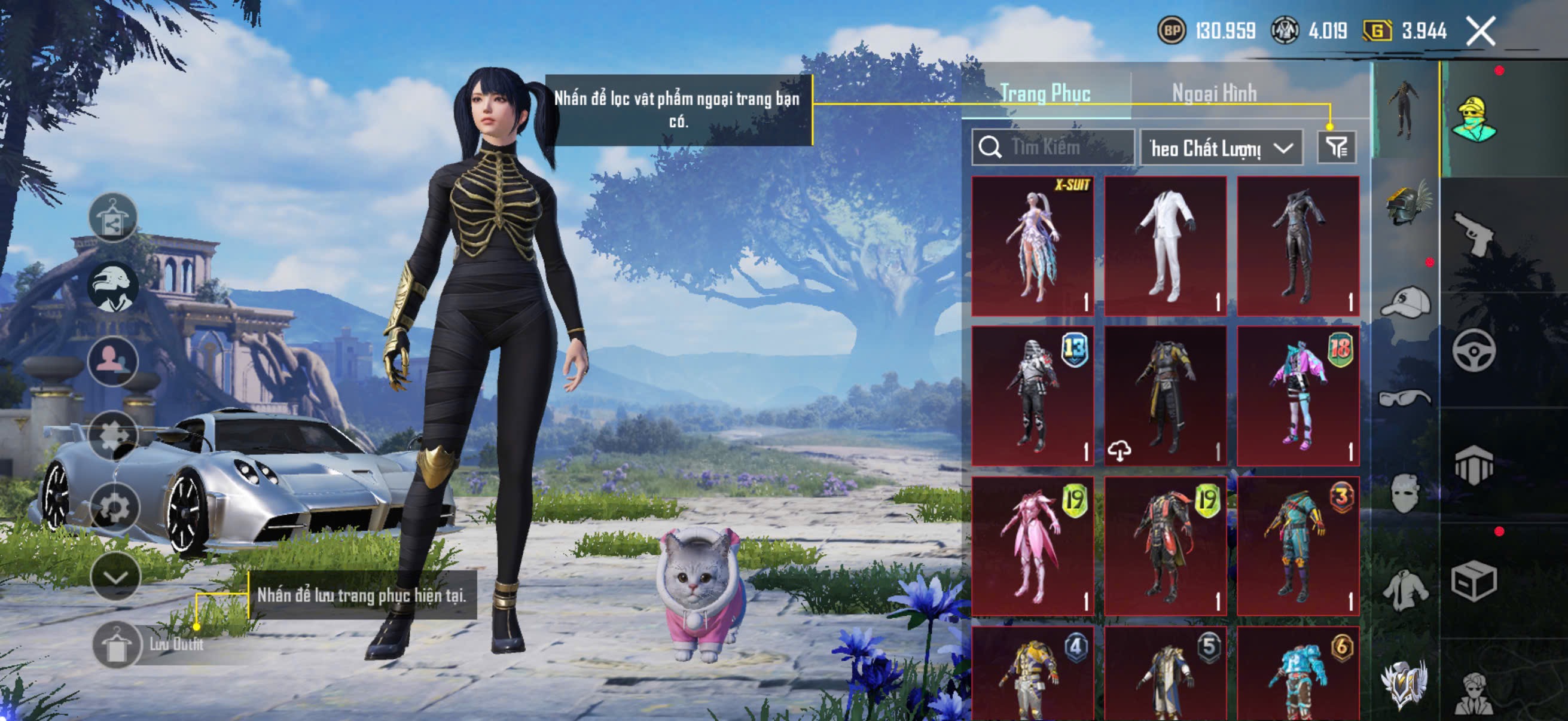
Task: Open the outfit share button
Action: [112, 217]
